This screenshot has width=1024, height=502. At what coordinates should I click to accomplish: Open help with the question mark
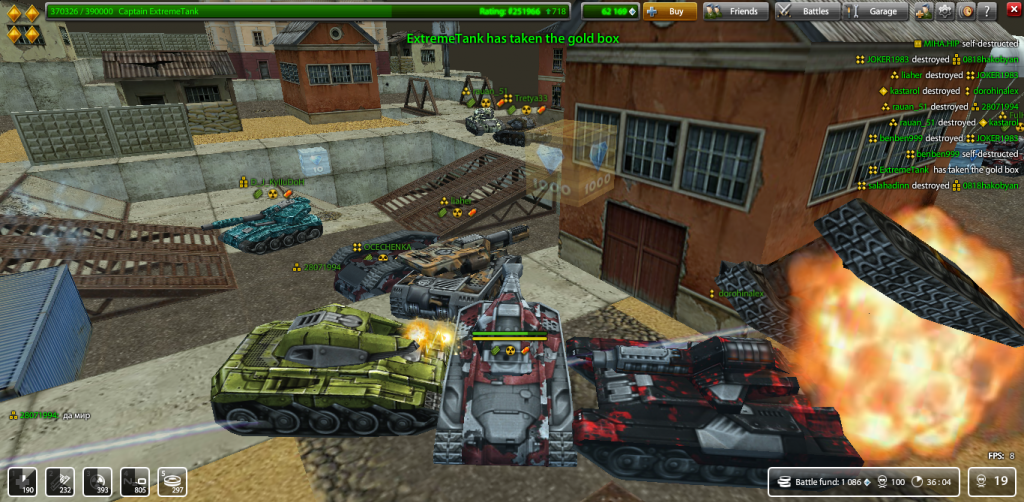(988, 11)
